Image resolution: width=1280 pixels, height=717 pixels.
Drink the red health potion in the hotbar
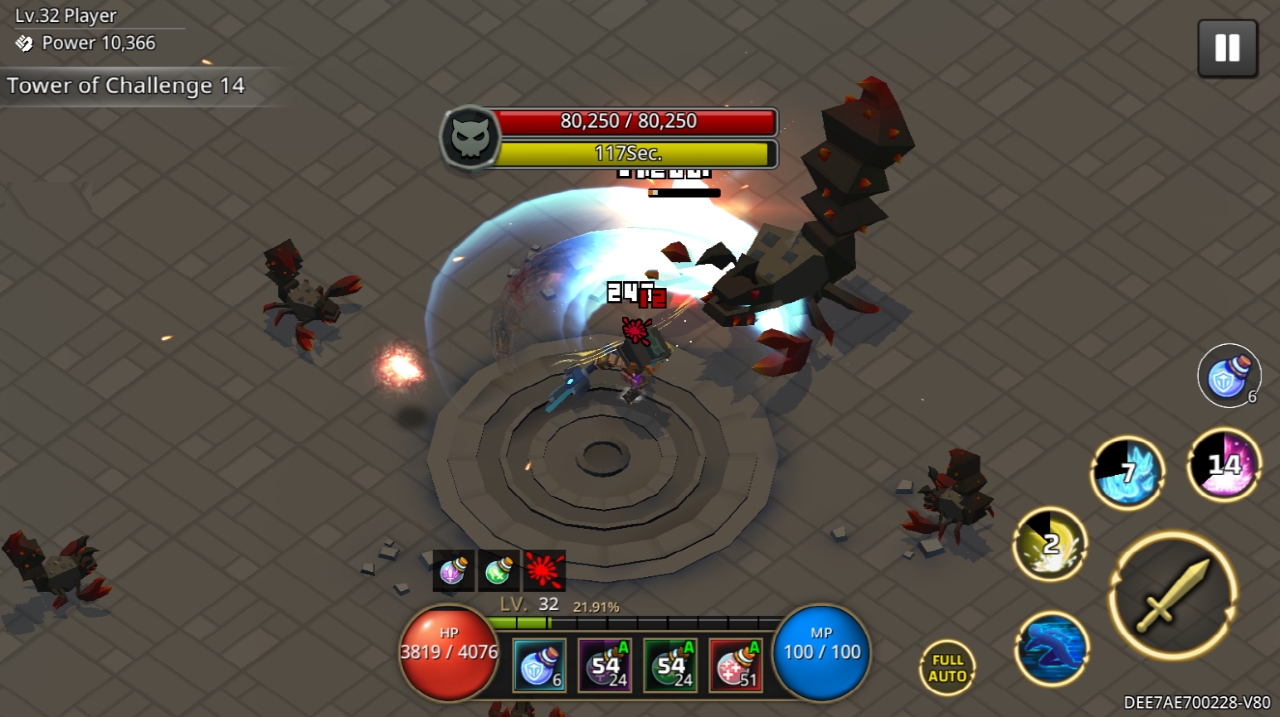click(735, 665)
